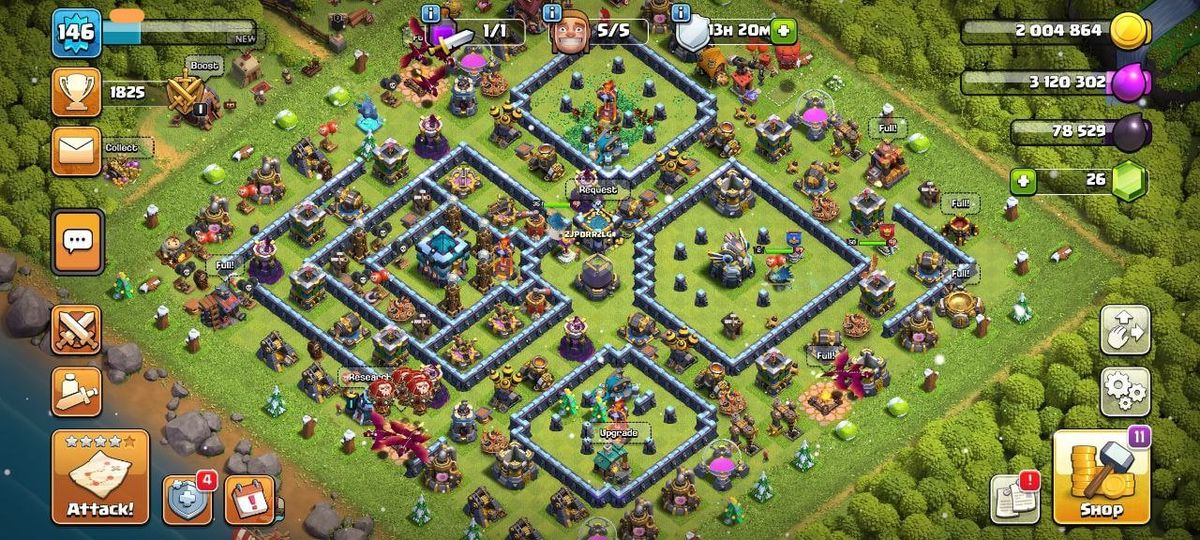
Task: Enter village layout edit mode
Action: point(1125,331)
